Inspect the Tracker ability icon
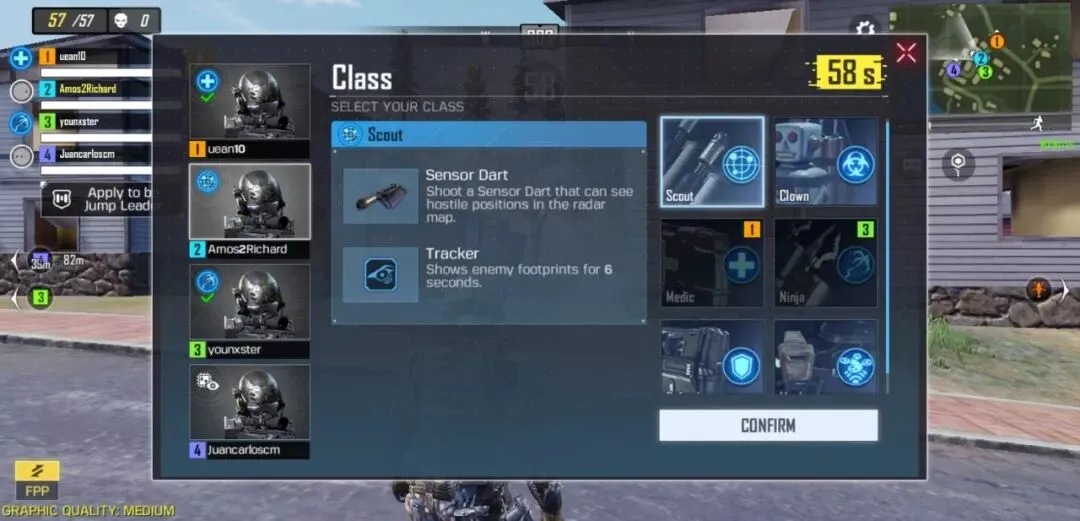The height and width of the screenshot is (521, 1080). pos(380,274)
